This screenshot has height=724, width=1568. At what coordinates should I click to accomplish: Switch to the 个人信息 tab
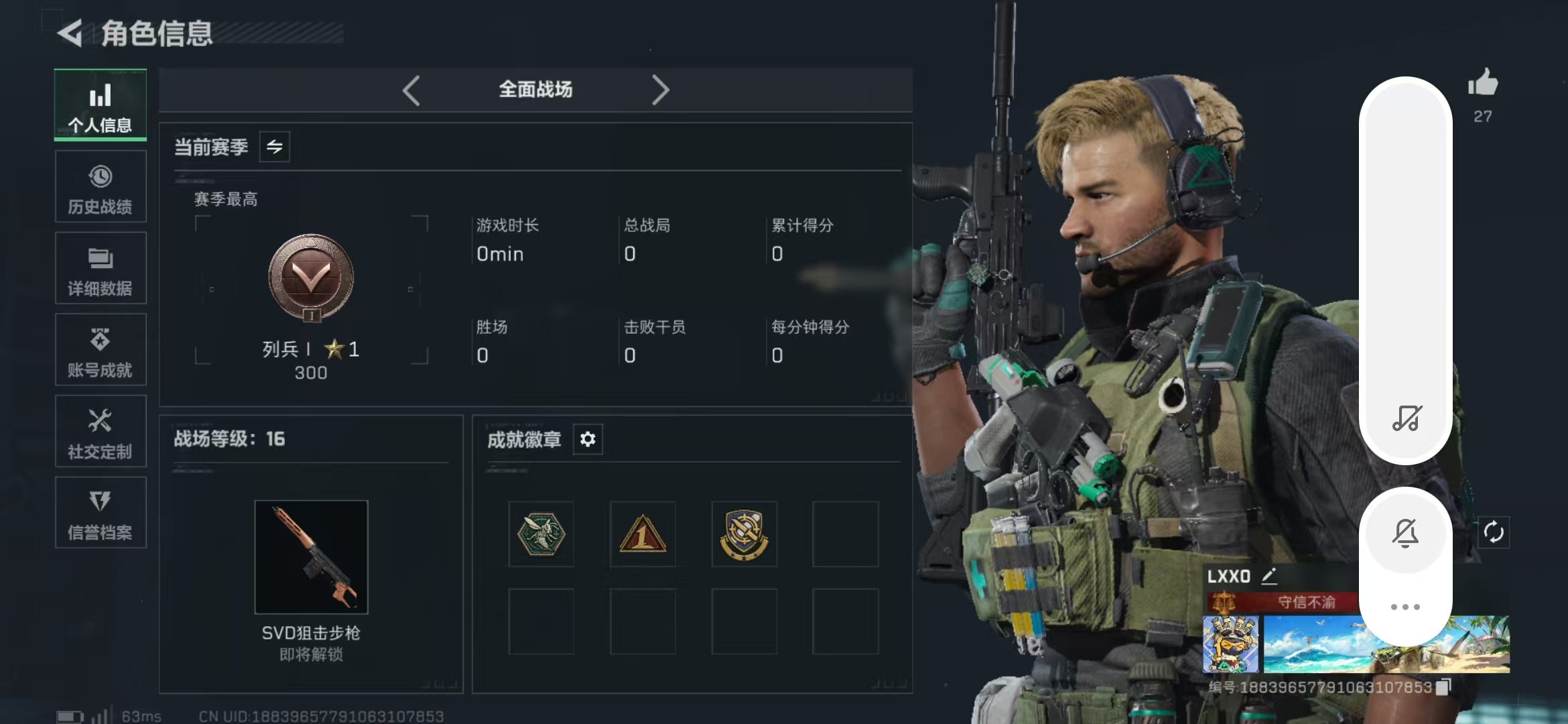101,105
